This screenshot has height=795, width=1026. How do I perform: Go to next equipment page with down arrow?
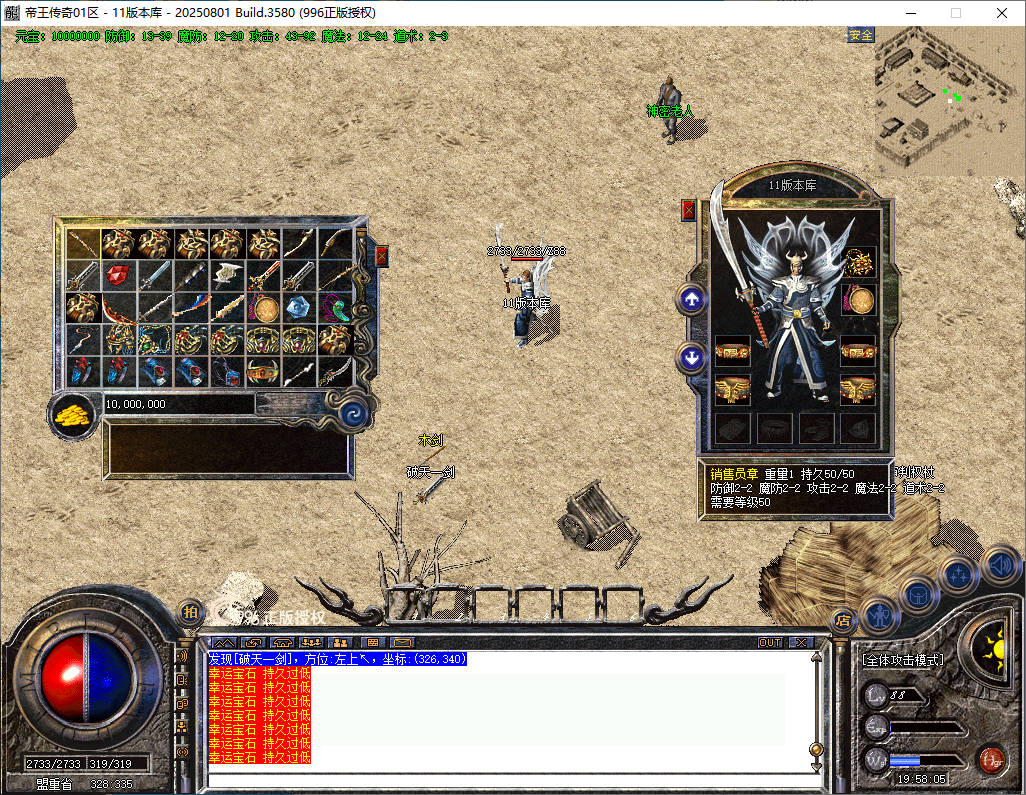point(691,356)
